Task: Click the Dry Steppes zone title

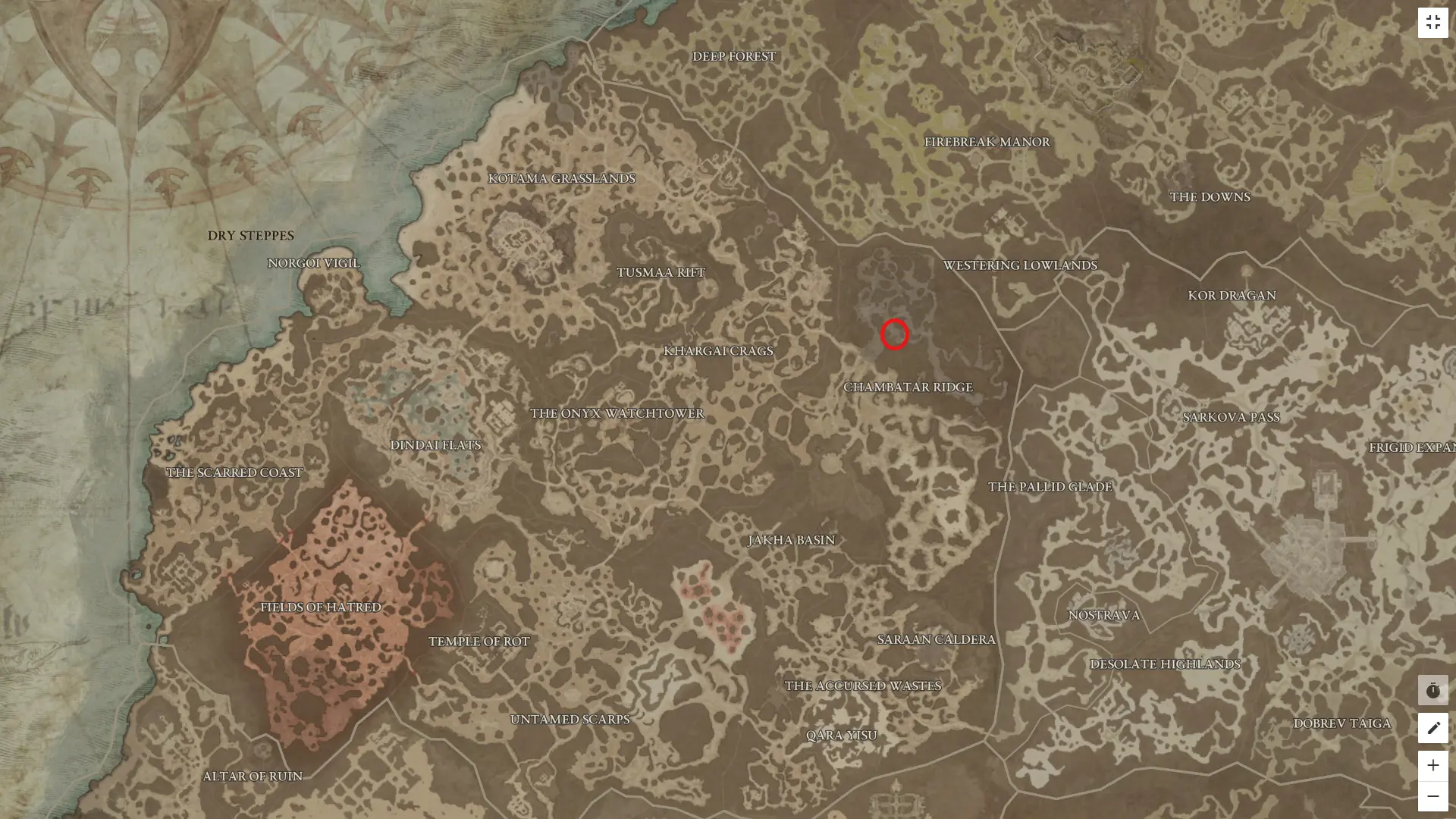Action: [x=253, y=235]
